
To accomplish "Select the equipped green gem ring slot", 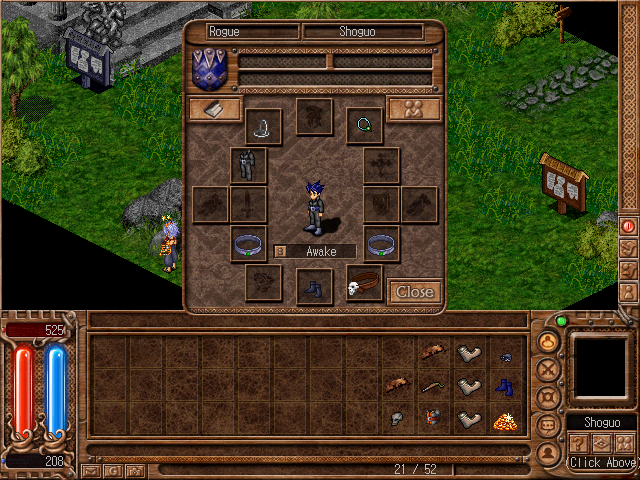I will [x=365, y=126].
